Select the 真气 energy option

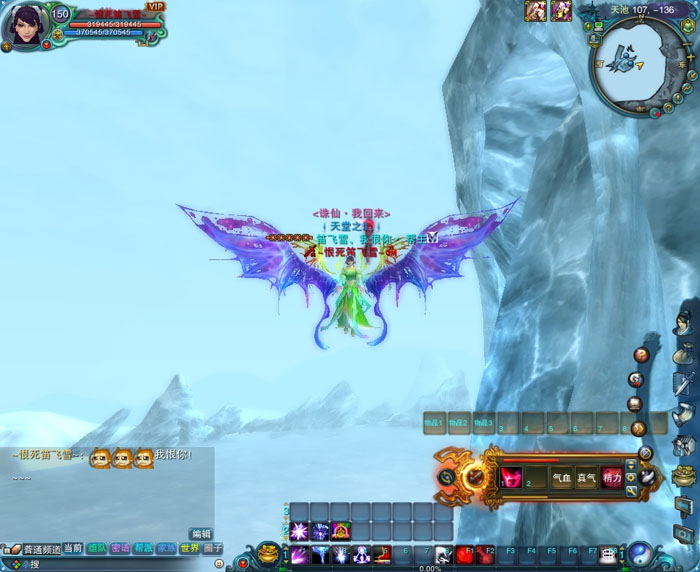[x=586, y=478]
